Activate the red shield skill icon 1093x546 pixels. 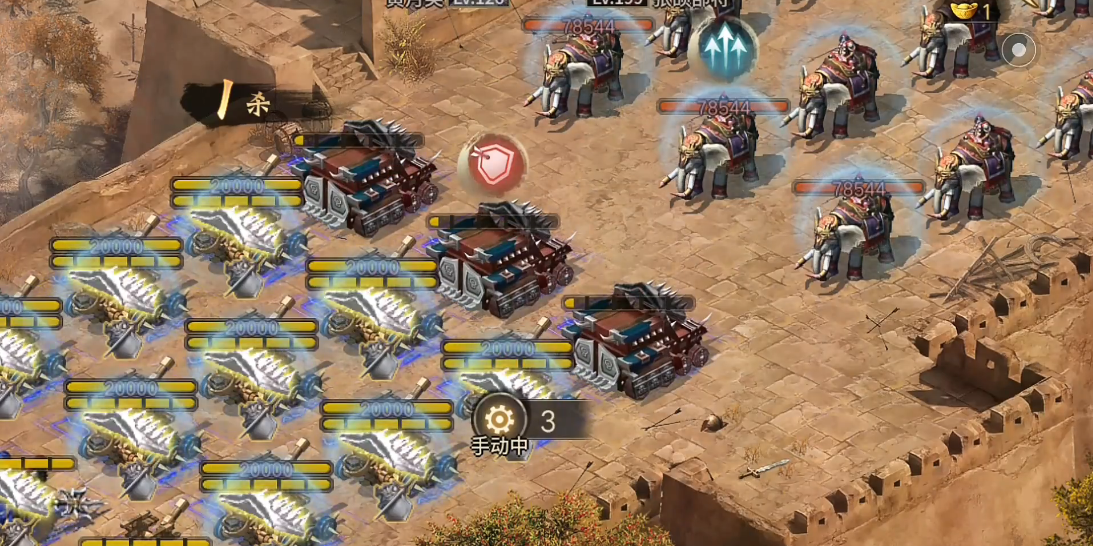point(493,165)
